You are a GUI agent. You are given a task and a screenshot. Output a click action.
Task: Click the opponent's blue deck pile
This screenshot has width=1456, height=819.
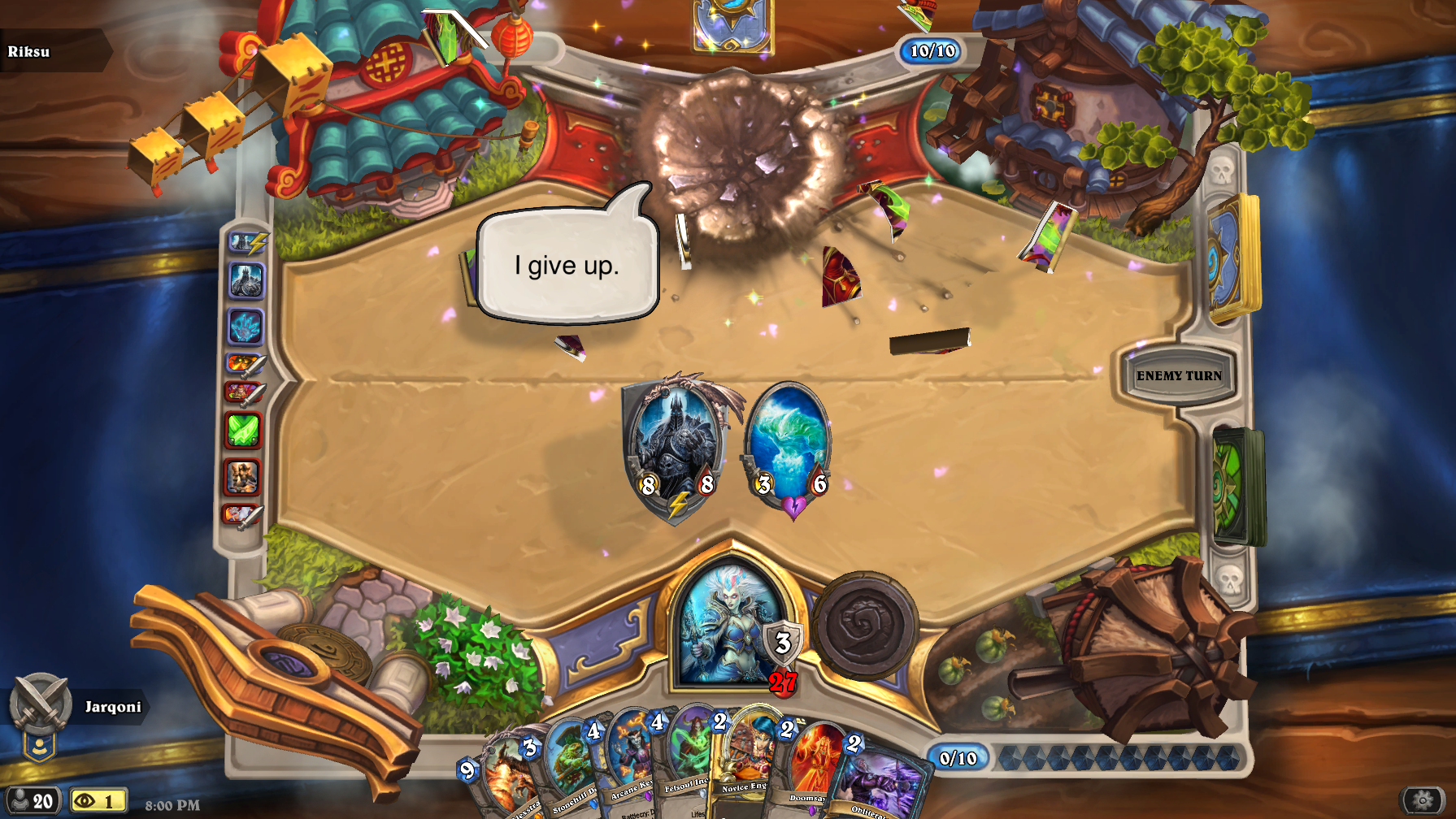(1232, 258)
